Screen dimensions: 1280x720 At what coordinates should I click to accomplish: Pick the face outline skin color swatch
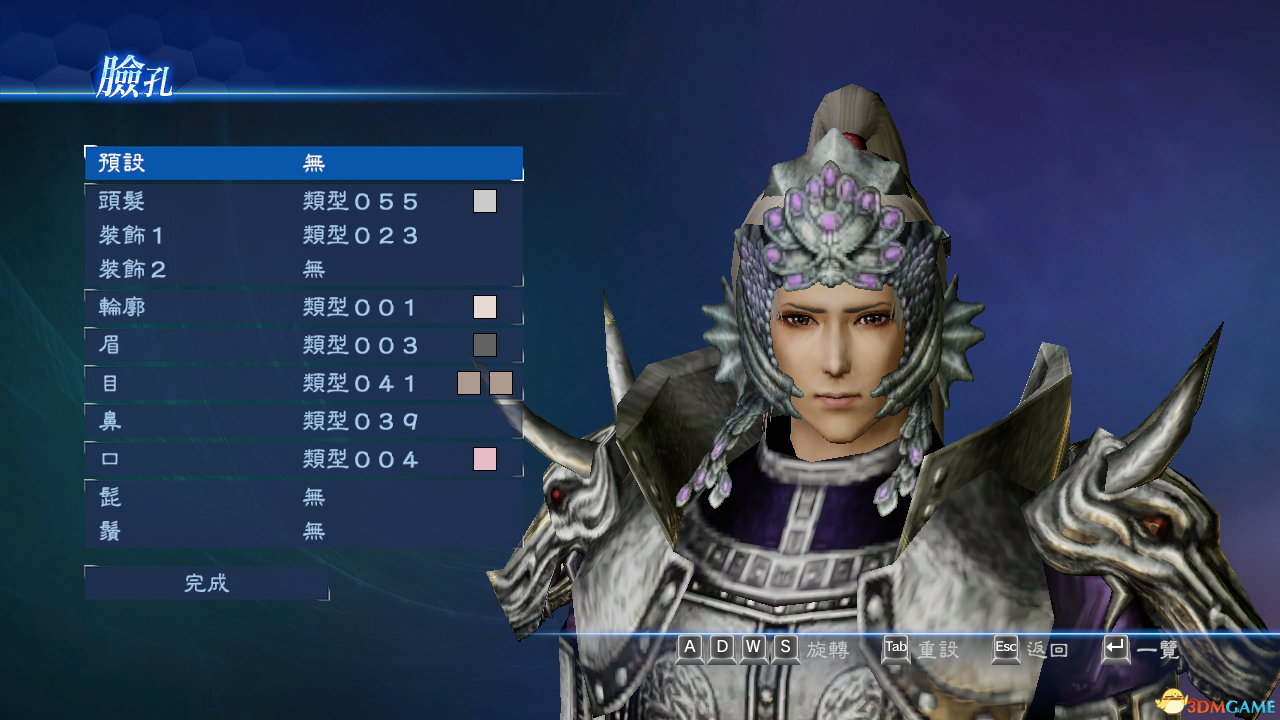pos(485,307)
